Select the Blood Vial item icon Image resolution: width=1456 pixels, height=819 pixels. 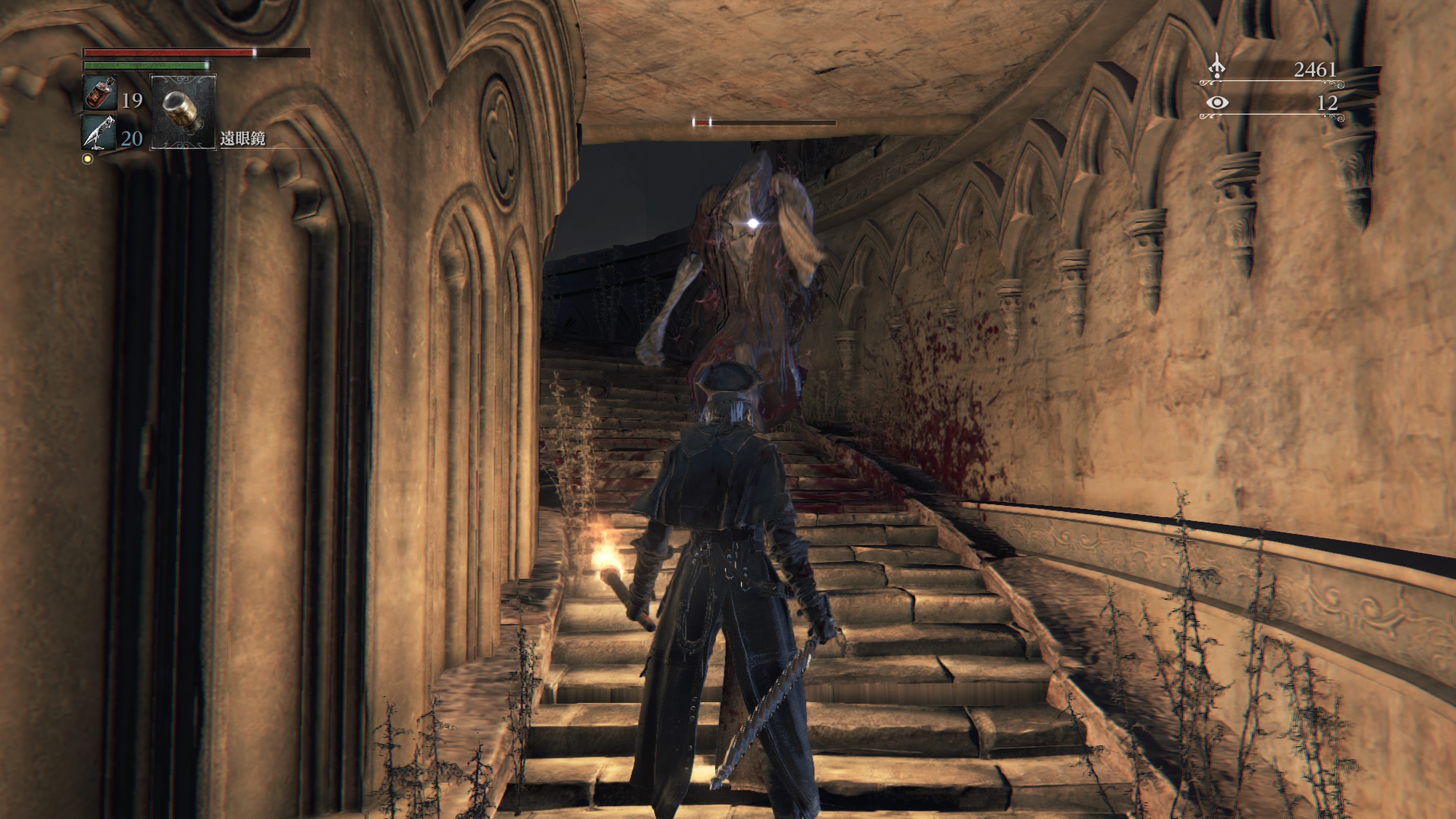(100, 93)
